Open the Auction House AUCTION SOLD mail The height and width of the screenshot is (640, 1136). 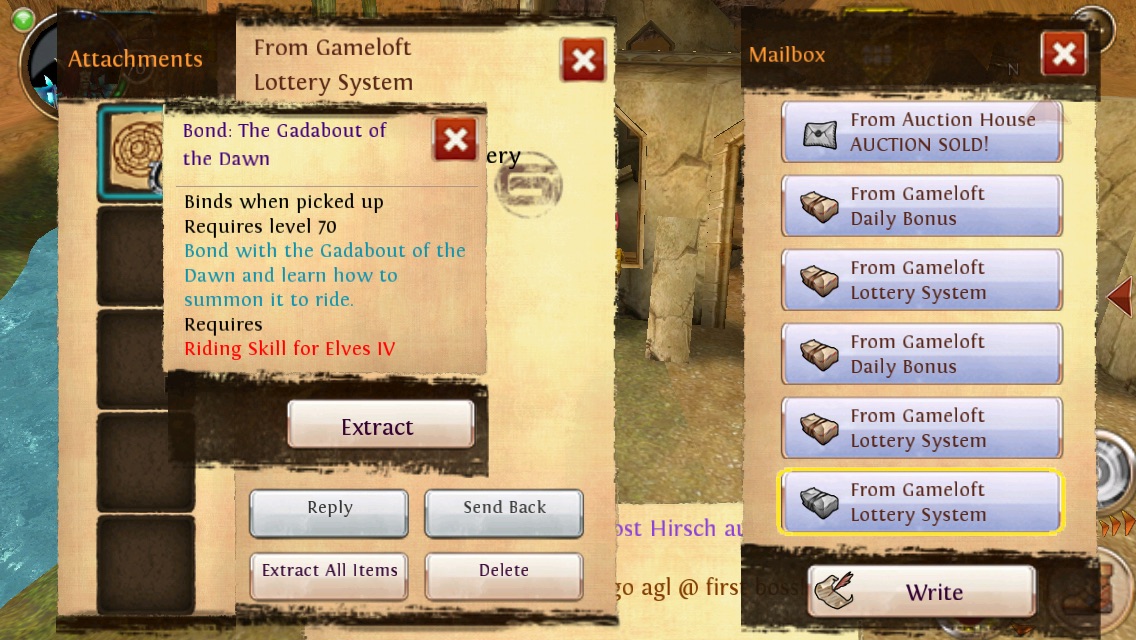coord(921,132)
